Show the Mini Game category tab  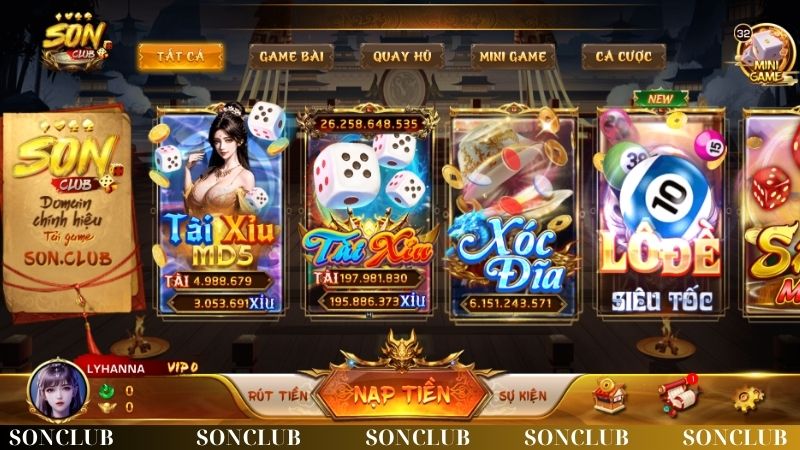(x=511, y=56)
